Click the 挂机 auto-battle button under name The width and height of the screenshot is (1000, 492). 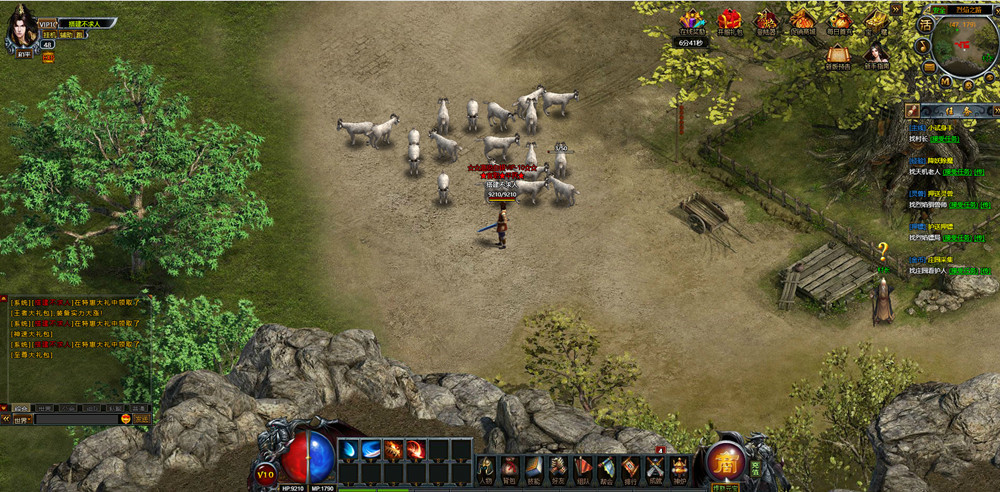click(x=48, y=33)
